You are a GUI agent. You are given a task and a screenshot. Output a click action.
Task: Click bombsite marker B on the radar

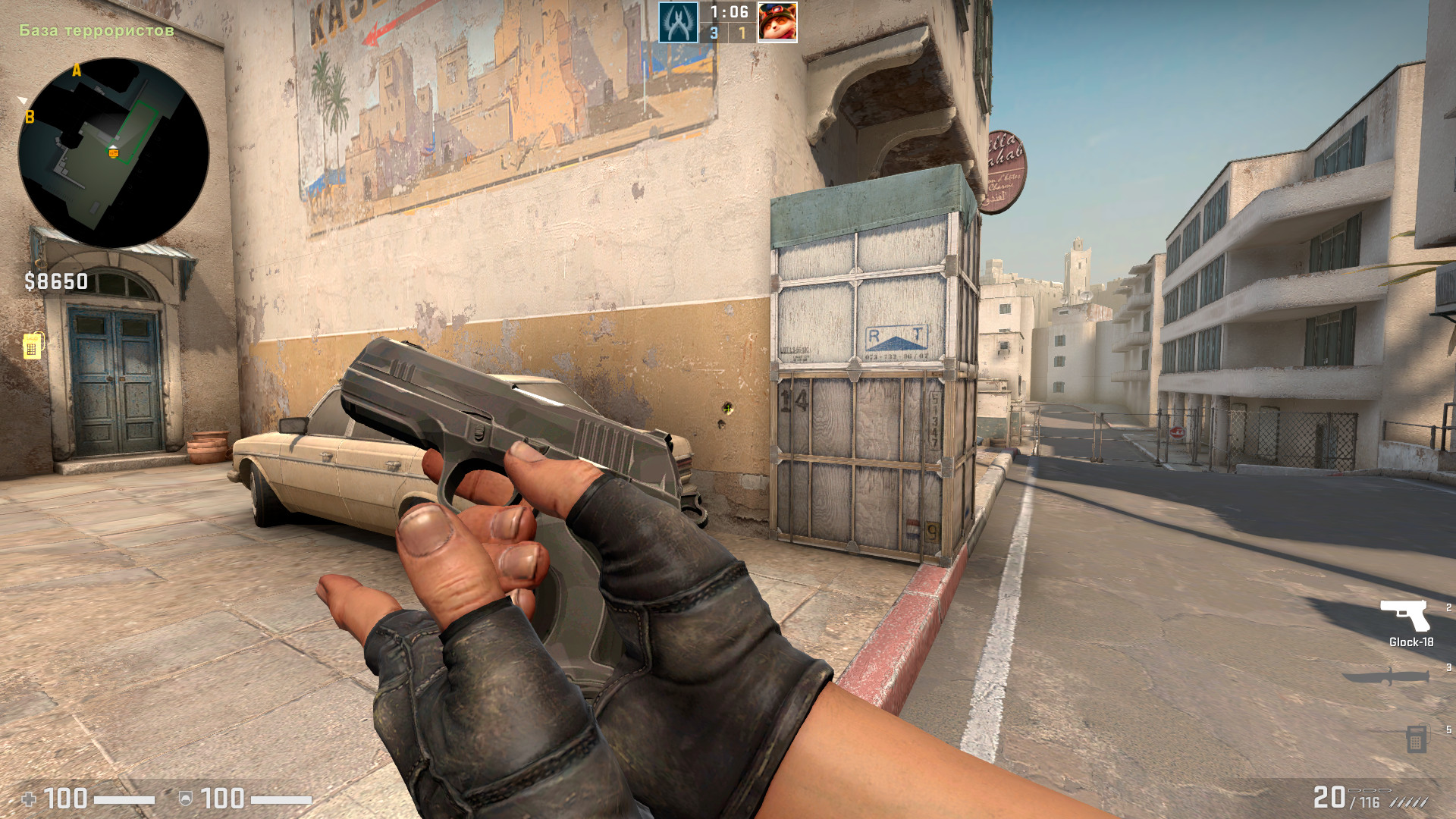tap(30, 118)
